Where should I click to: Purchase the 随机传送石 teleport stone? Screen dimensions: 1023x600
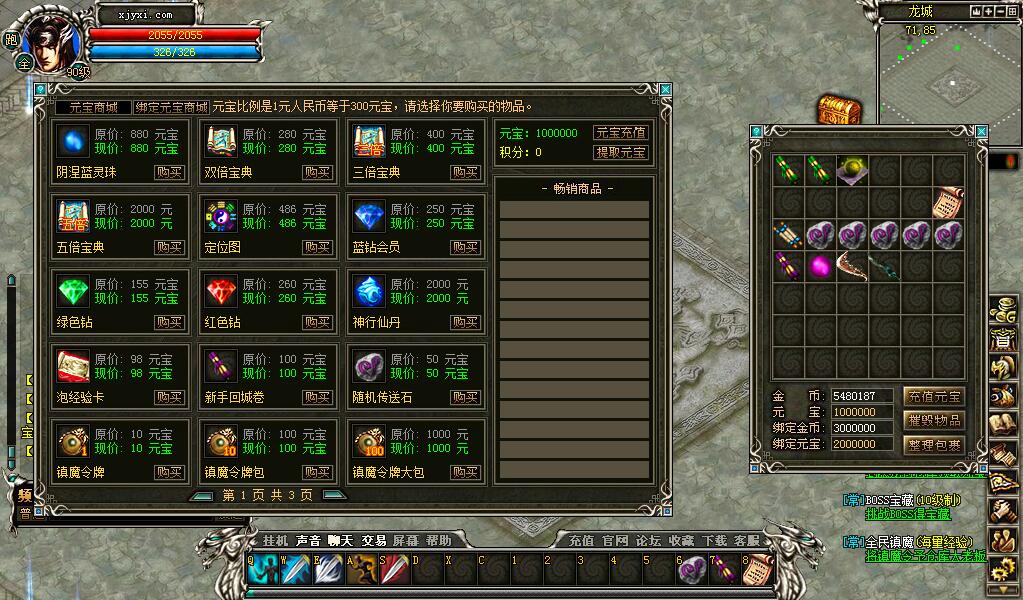(465, 397)
